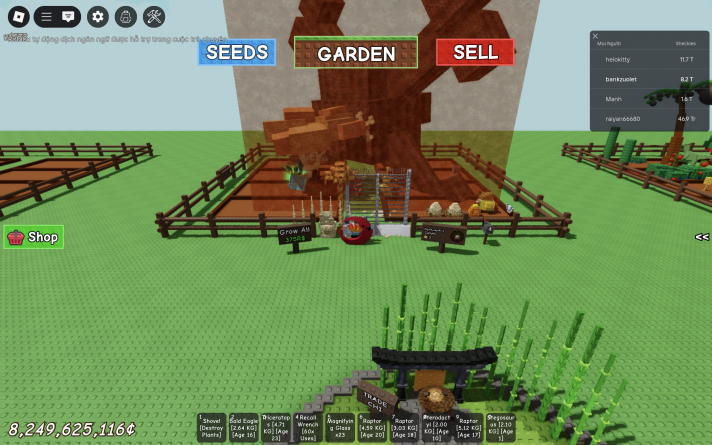Equip the Shovel hotbar slot
The image size is (712, 445).
212,427
